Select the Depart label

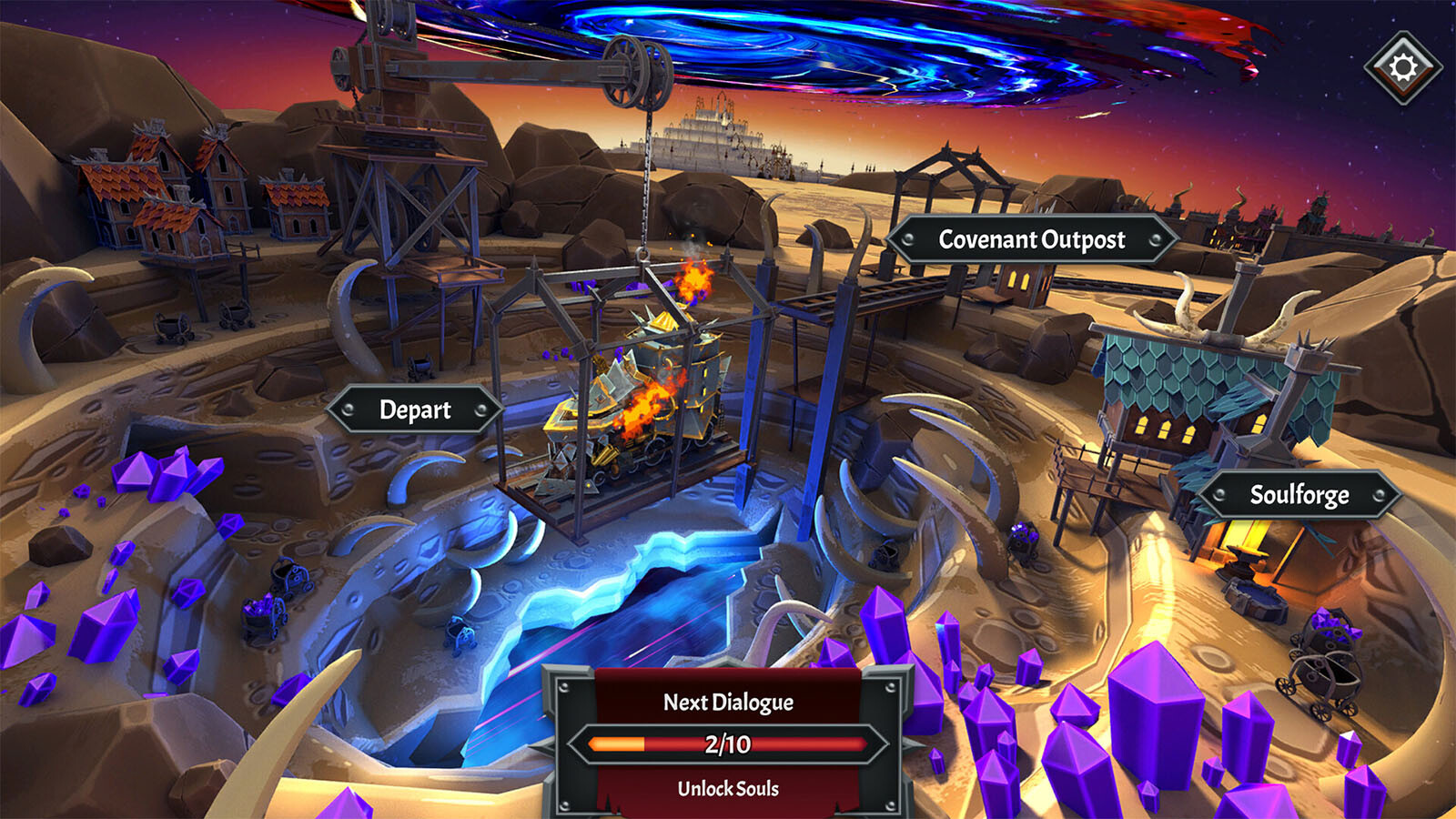click(x=415, y=410)
